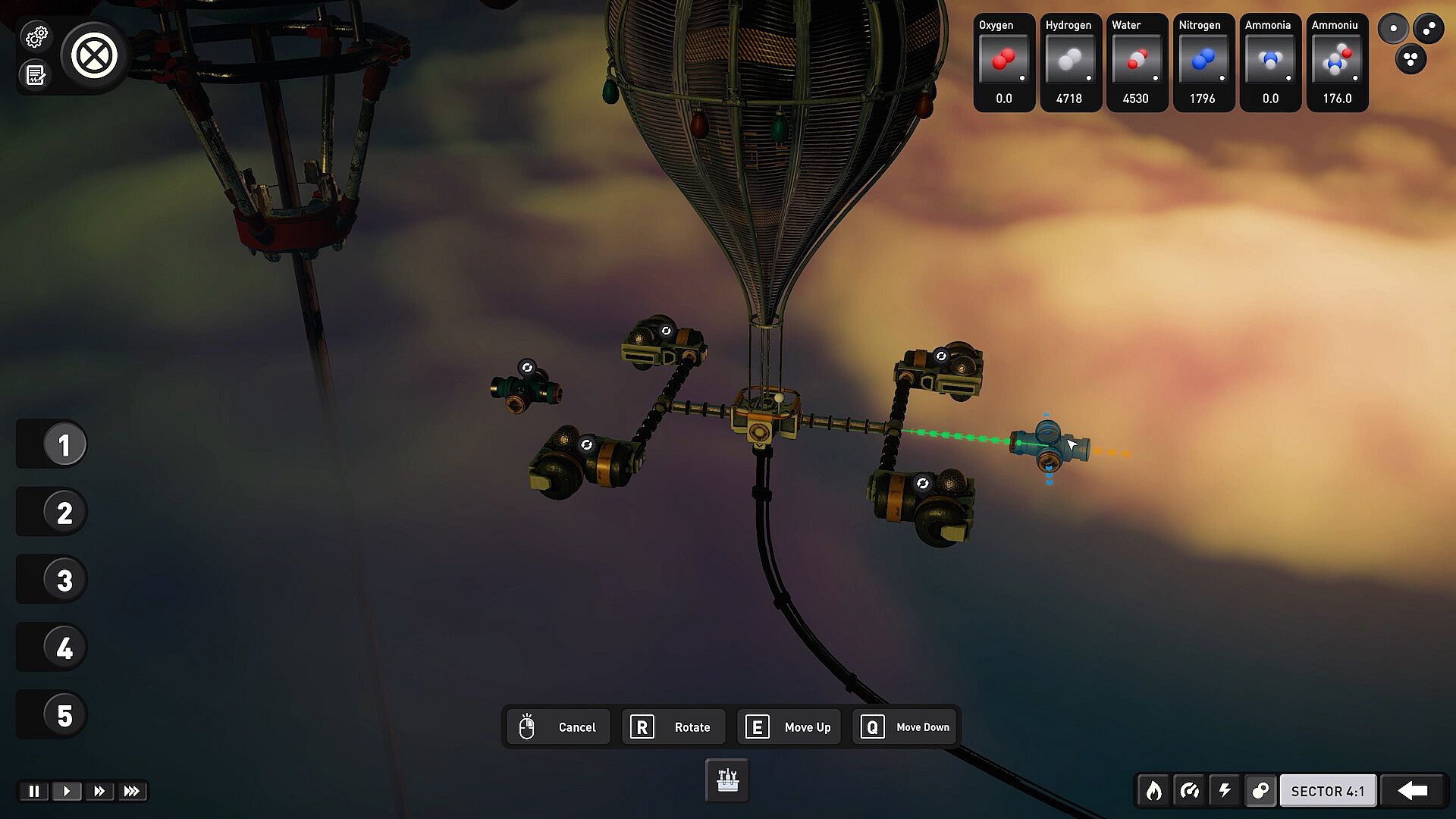Select the Oxygen resource tile
The width and height of the screenshot is (1456, 819).
[1004, 62]
